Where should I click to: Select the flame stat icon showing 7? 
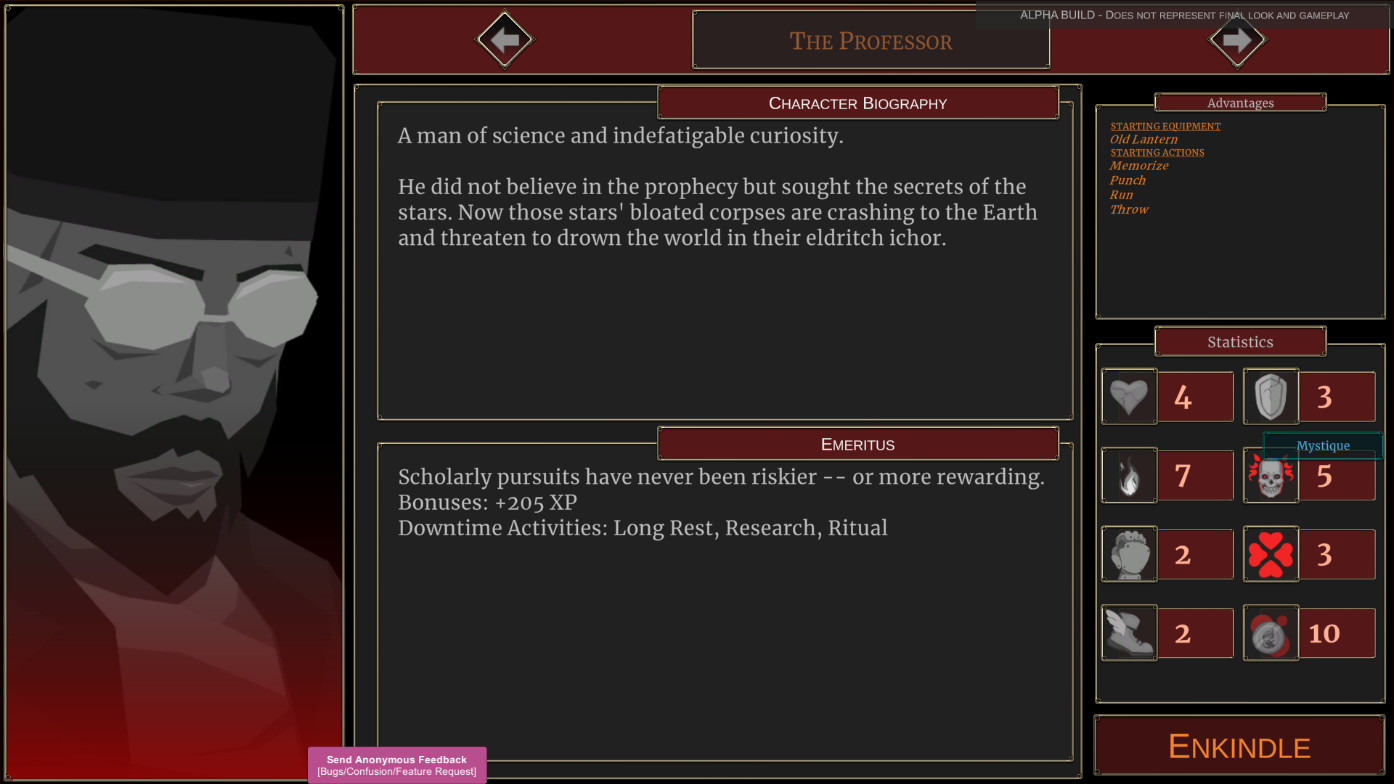point(1128,475)
